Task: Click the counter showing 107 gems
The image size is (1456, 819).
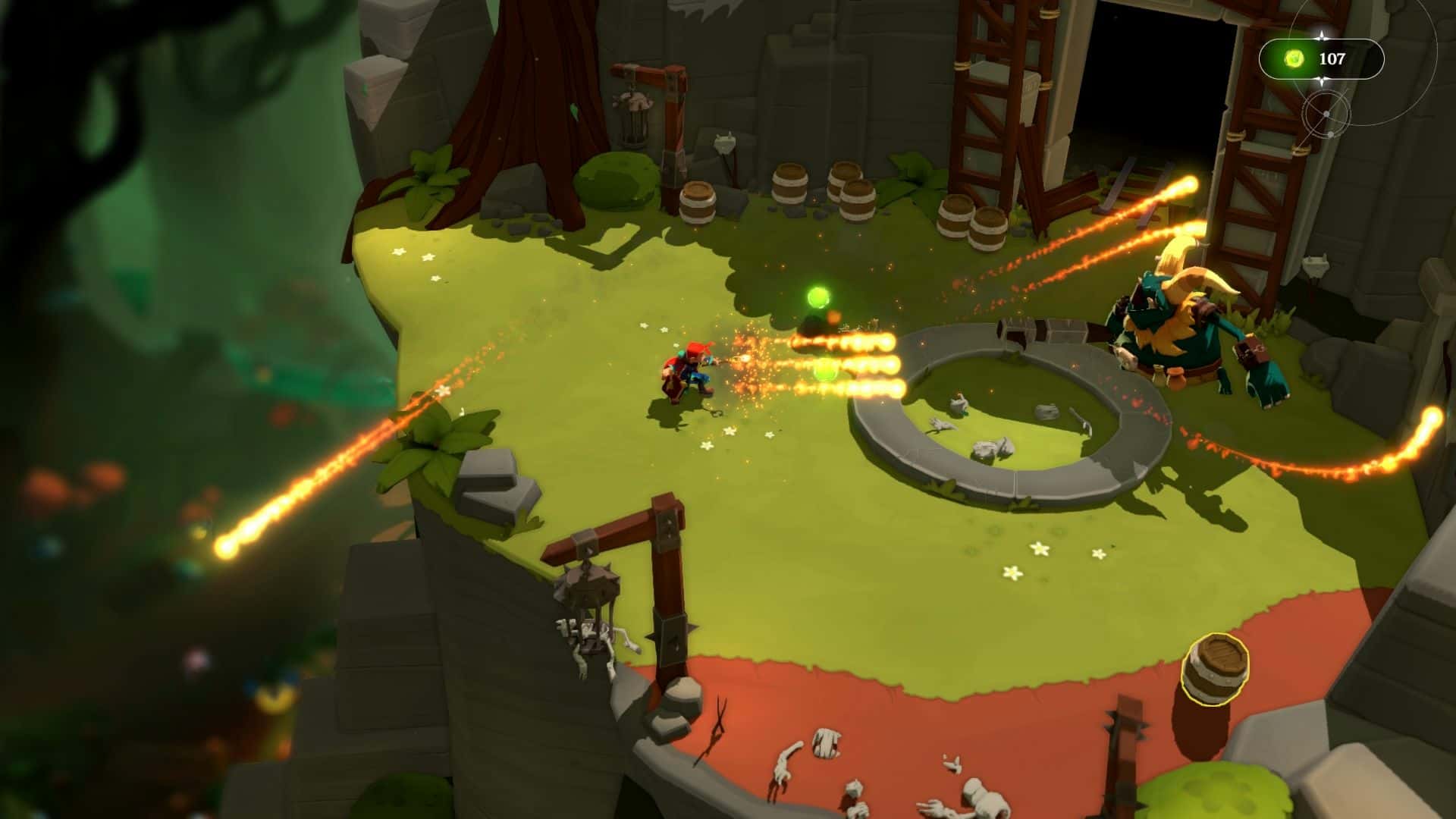Action: coord(1332,58)
